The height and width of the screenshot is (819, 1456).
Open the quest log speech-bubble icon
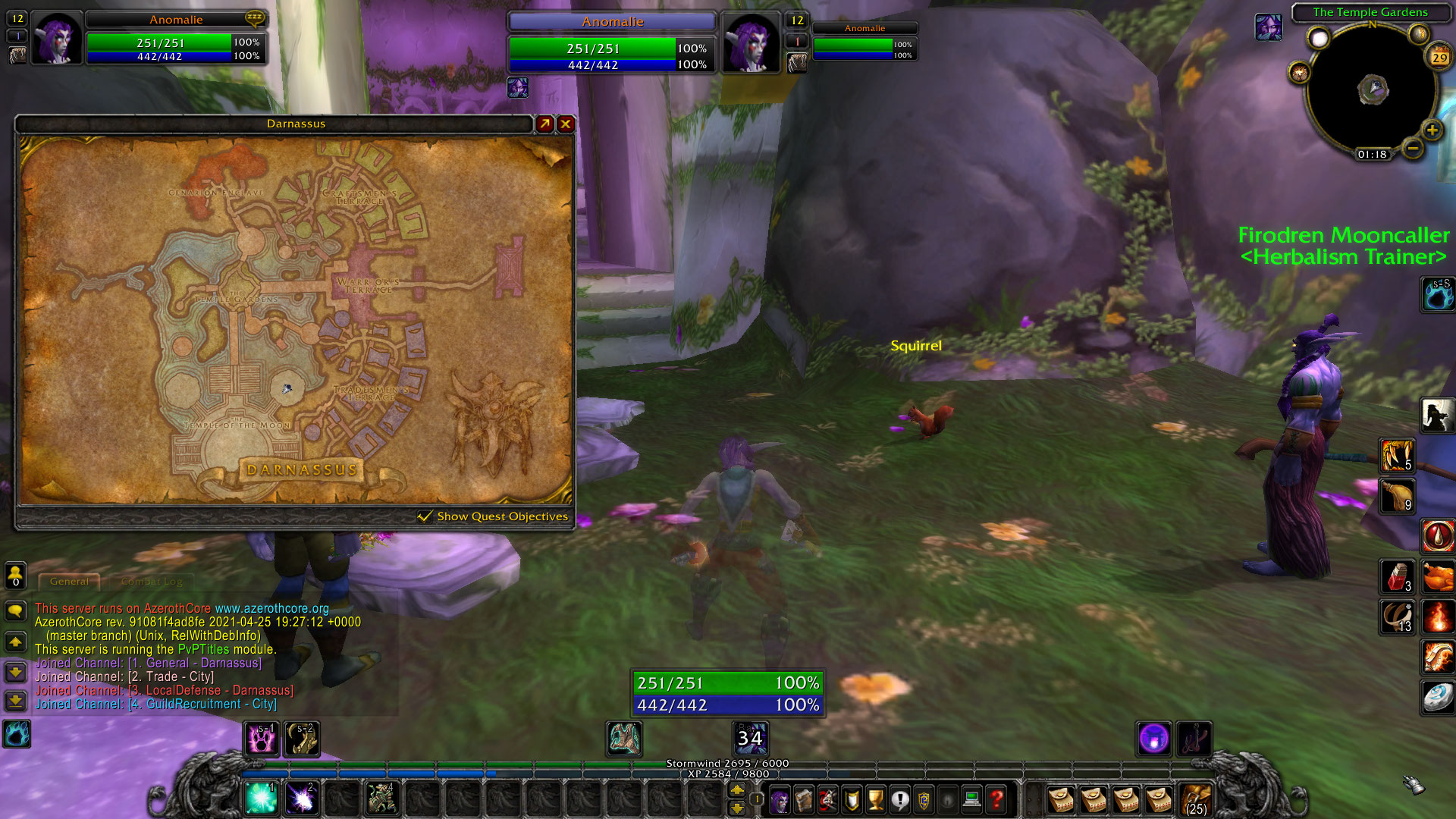point(900,801)
